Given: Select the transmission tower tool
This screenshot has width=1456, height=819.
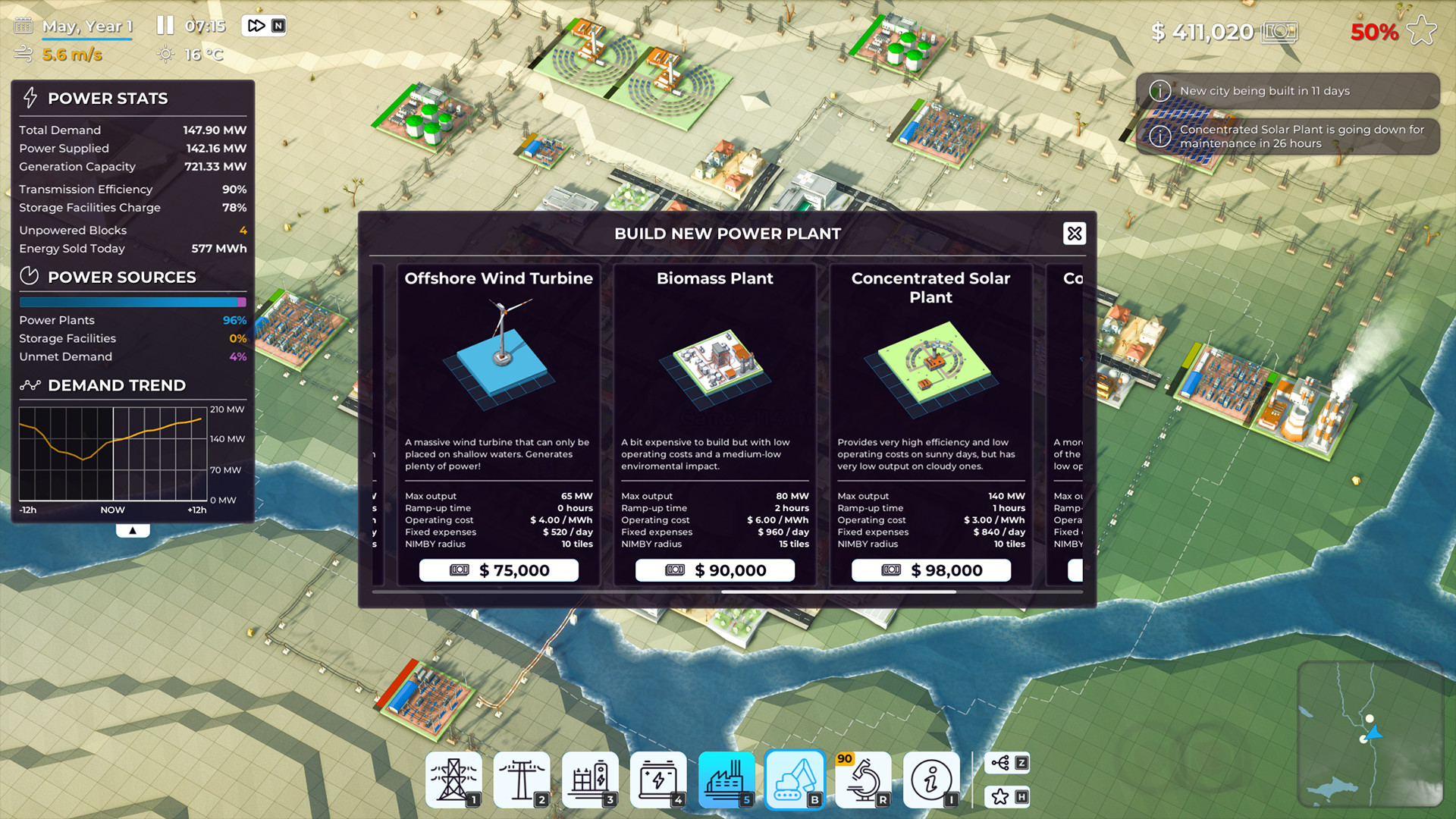Looking at the screenshot, I should click(x=453, y=780).
